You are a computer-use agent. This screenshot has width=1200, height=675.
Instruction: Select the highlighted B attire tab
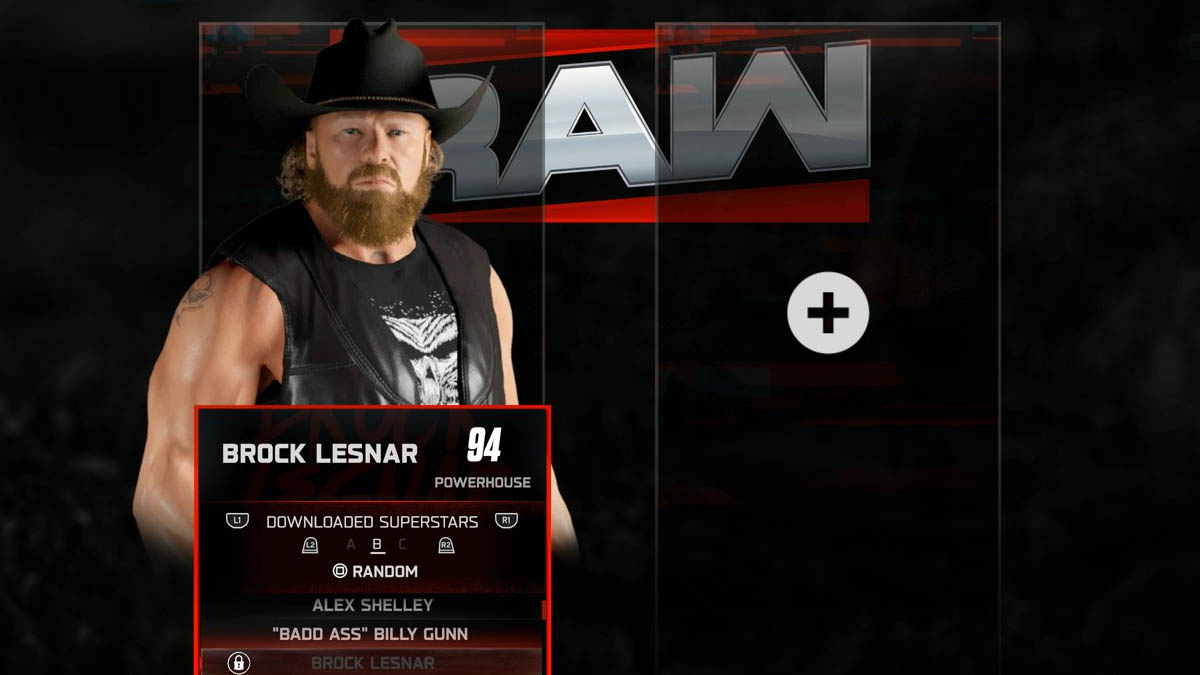377,545
